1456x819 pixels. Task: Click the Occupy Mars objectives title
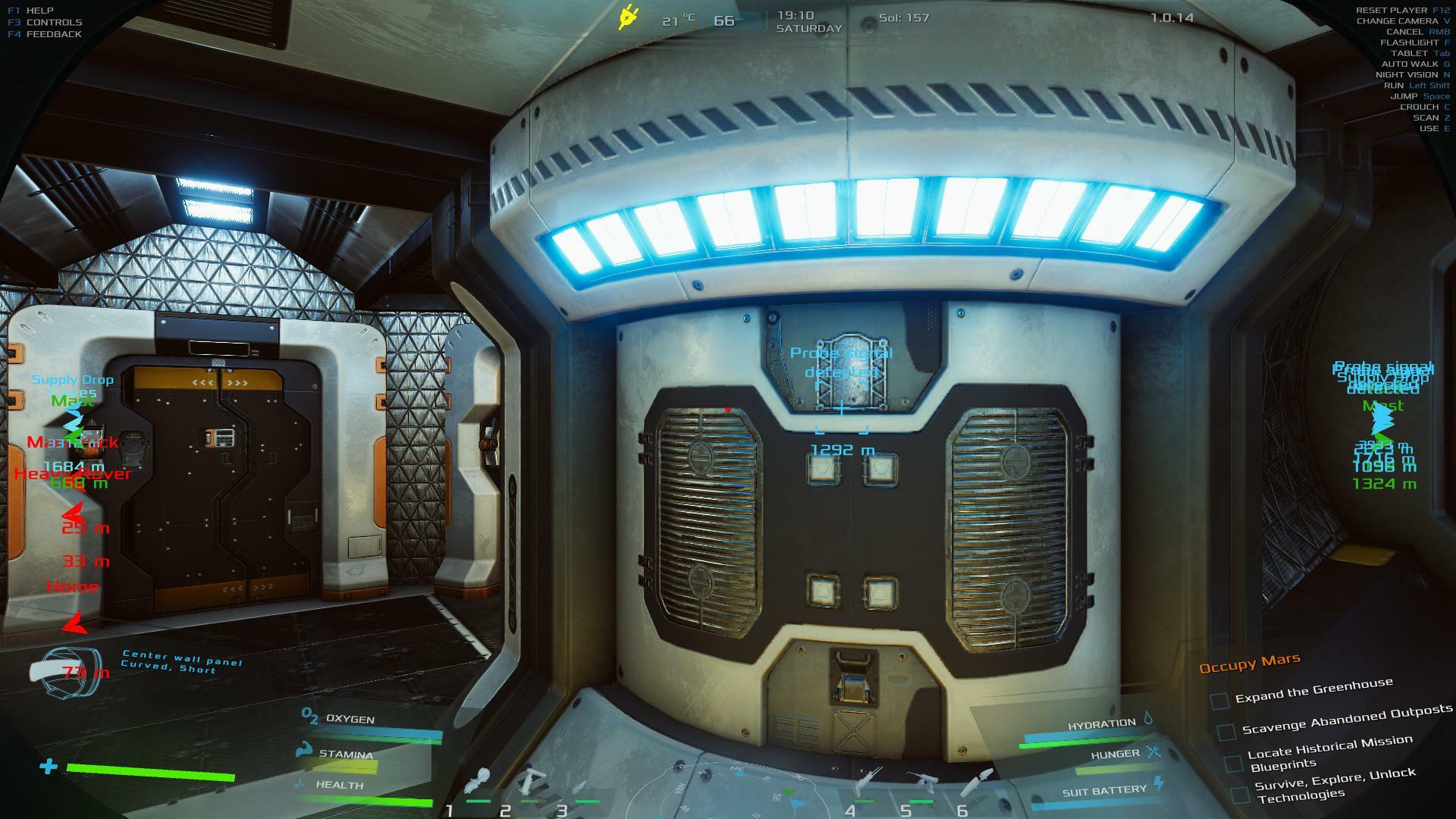[1249, 664]
